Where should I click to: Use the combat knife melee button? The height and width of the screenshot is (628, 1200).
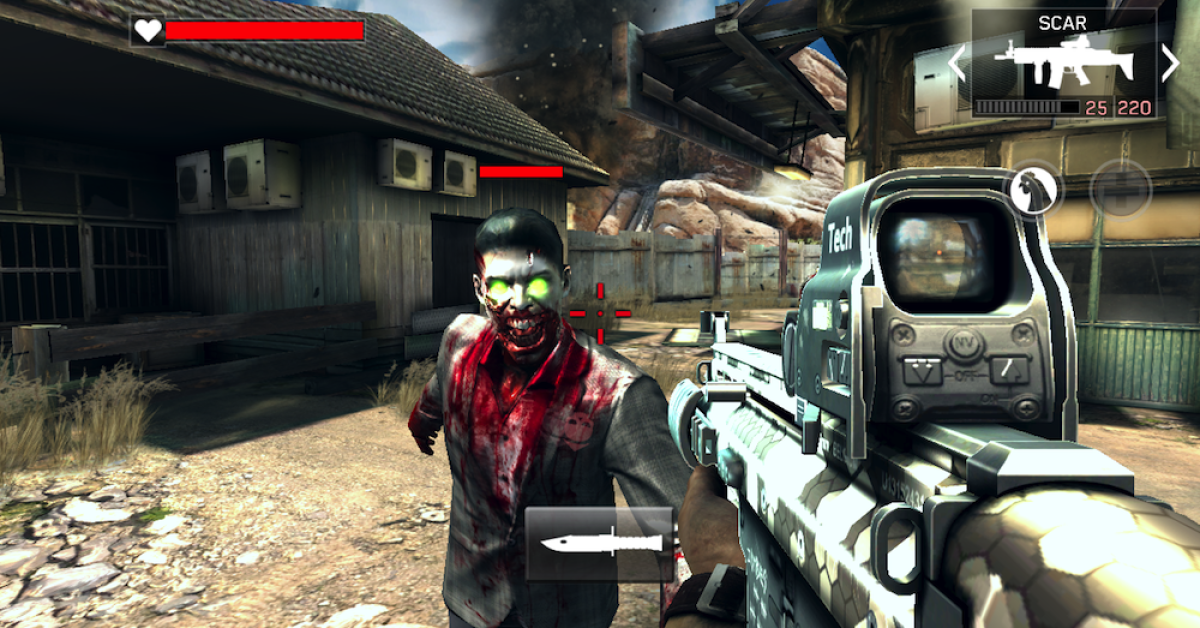(599, 543)
